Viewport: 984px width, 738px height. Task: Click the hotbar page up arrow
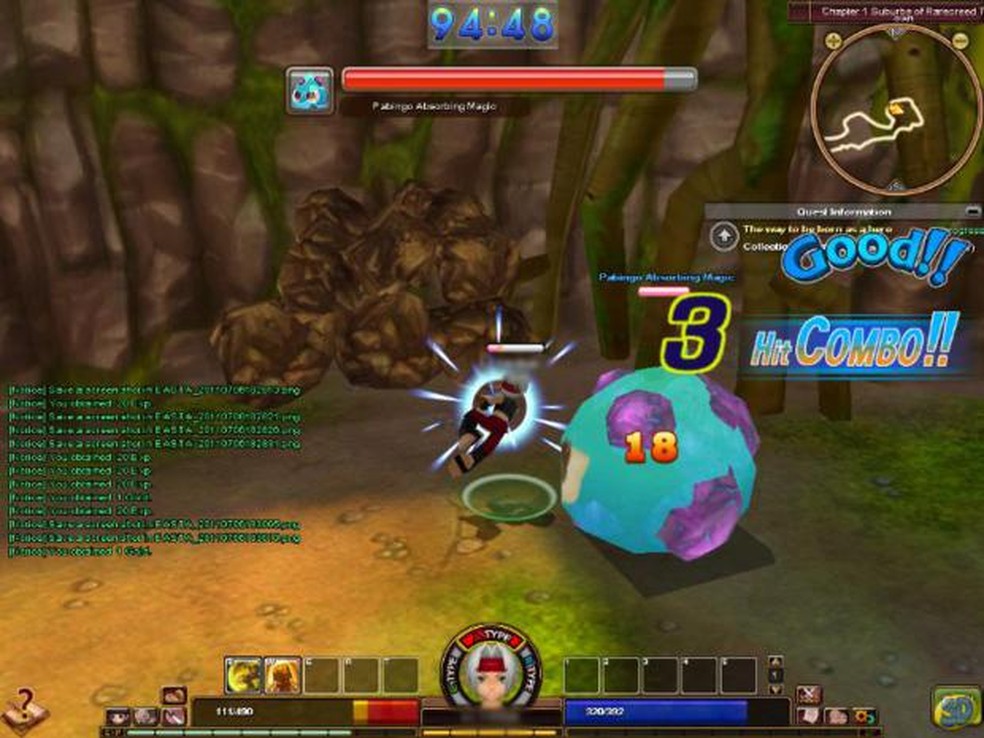[x=773, y=663]
